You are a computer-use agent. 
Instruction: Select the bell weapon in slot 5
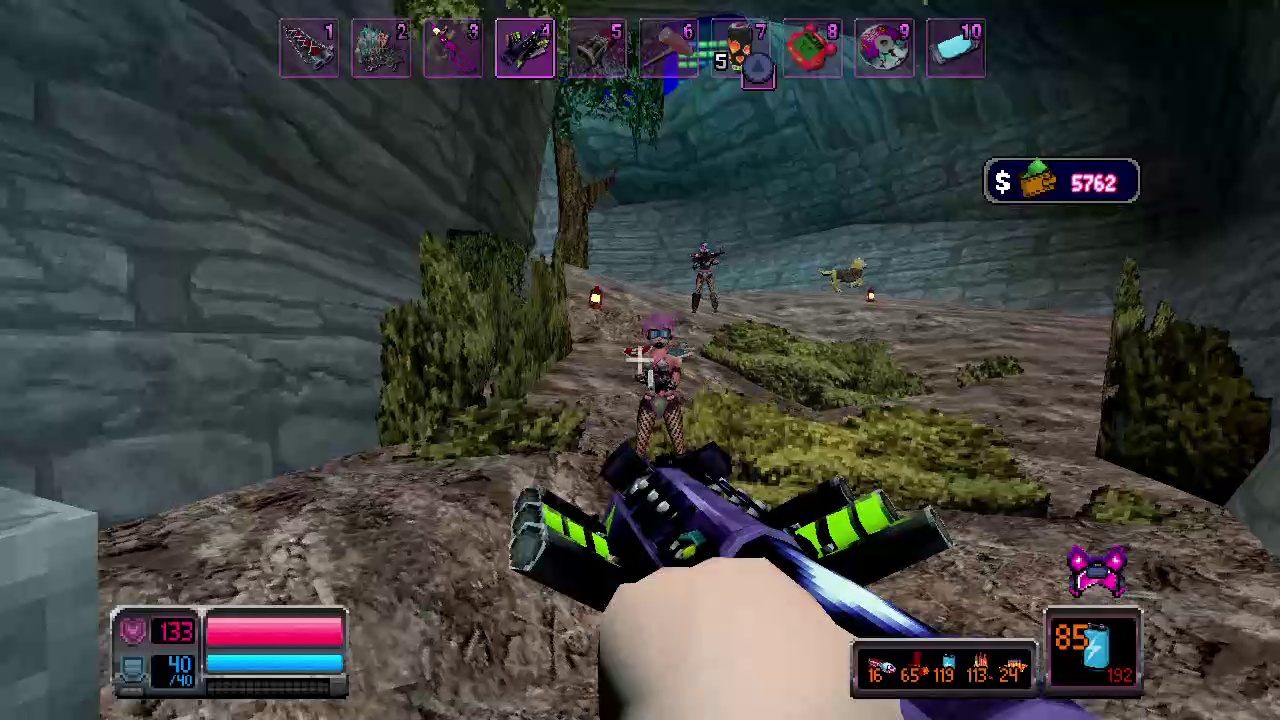point(597,47)
